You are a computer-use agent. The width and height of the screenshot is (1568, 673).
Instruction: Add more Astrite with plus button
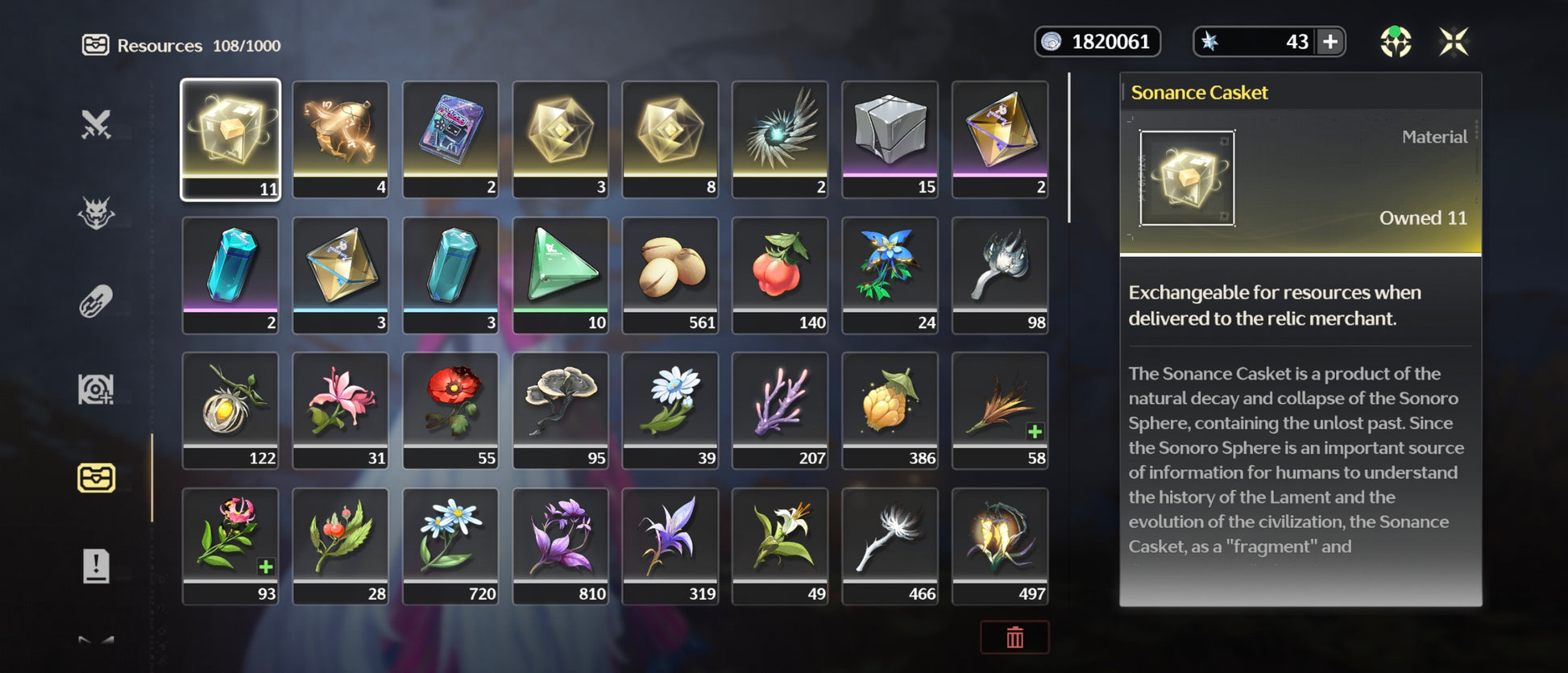coord(1330,41)
